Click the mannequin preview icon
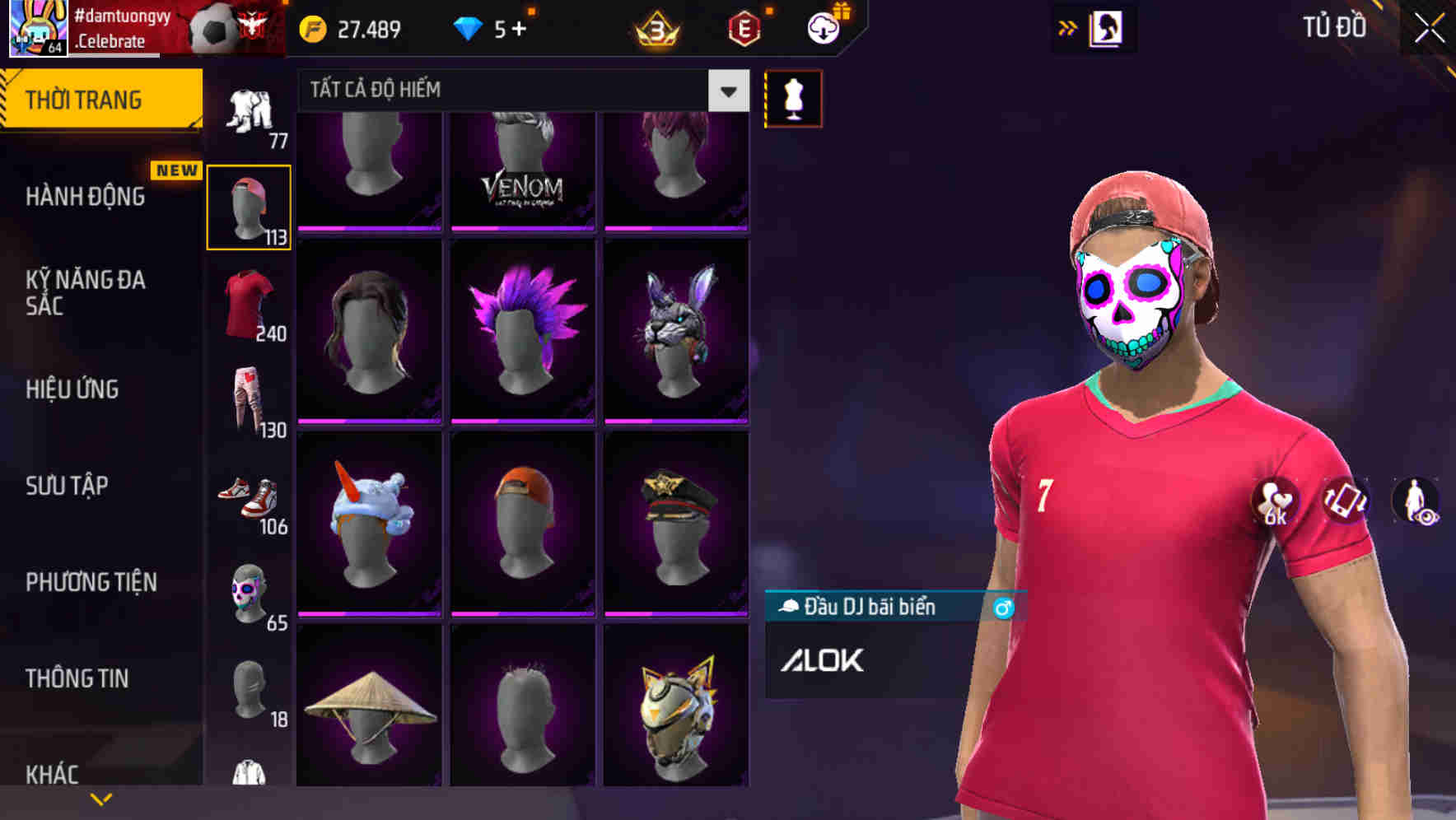Image resolution: width=1456 pixels, height=820 pixels. click(793, 97)
